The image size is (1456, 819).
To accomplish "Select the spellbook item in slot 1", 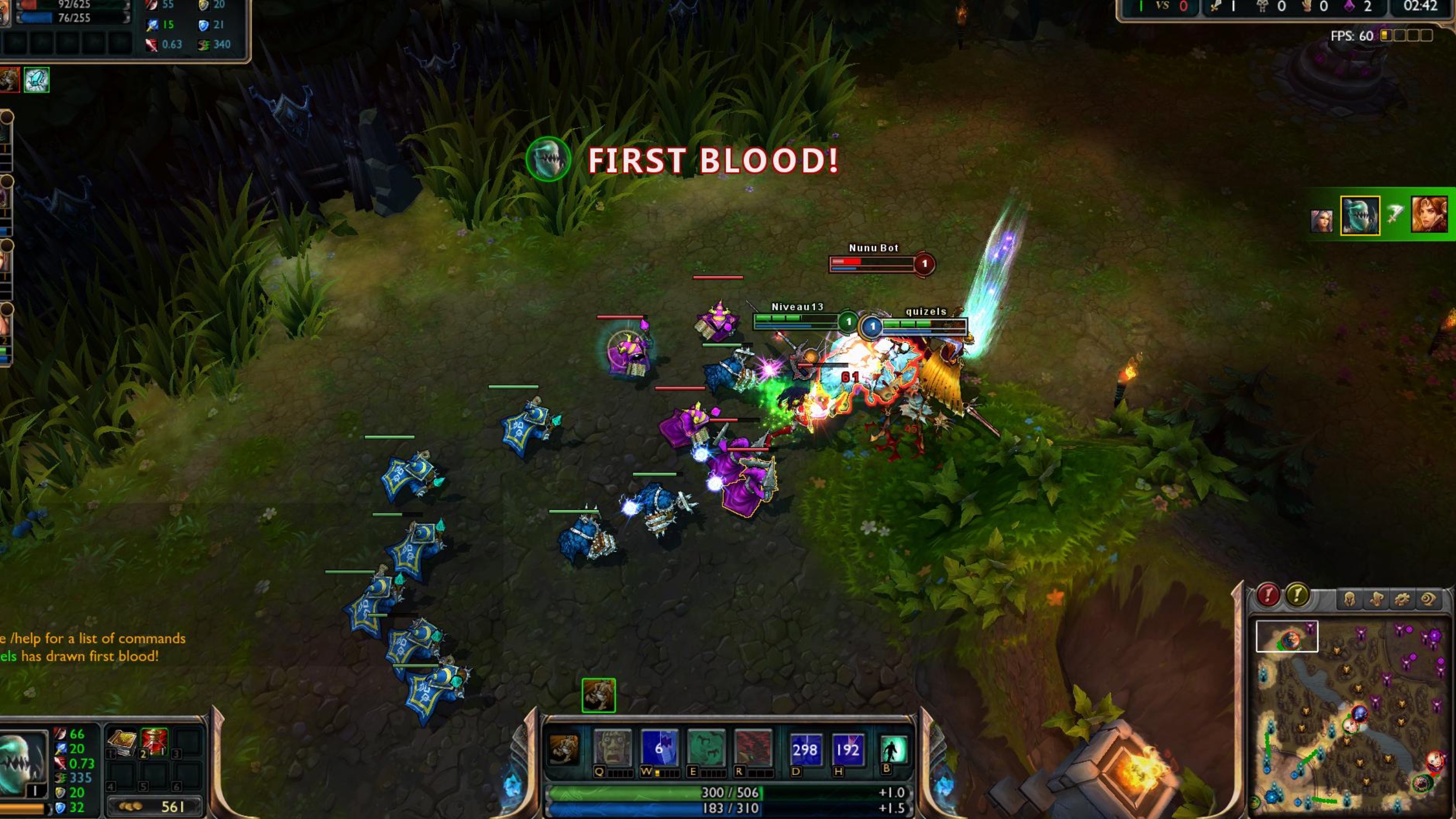I will coord(122,742).
